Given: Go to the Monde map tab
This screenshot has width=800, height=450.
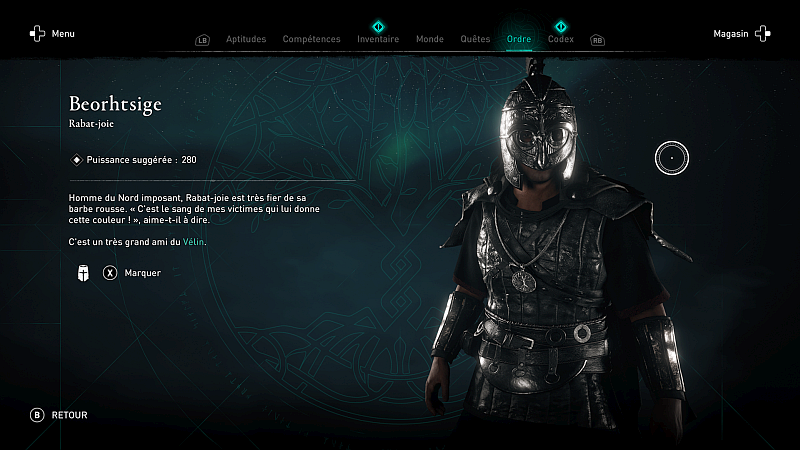Looking at the screenshot, I should coord(429,39).
